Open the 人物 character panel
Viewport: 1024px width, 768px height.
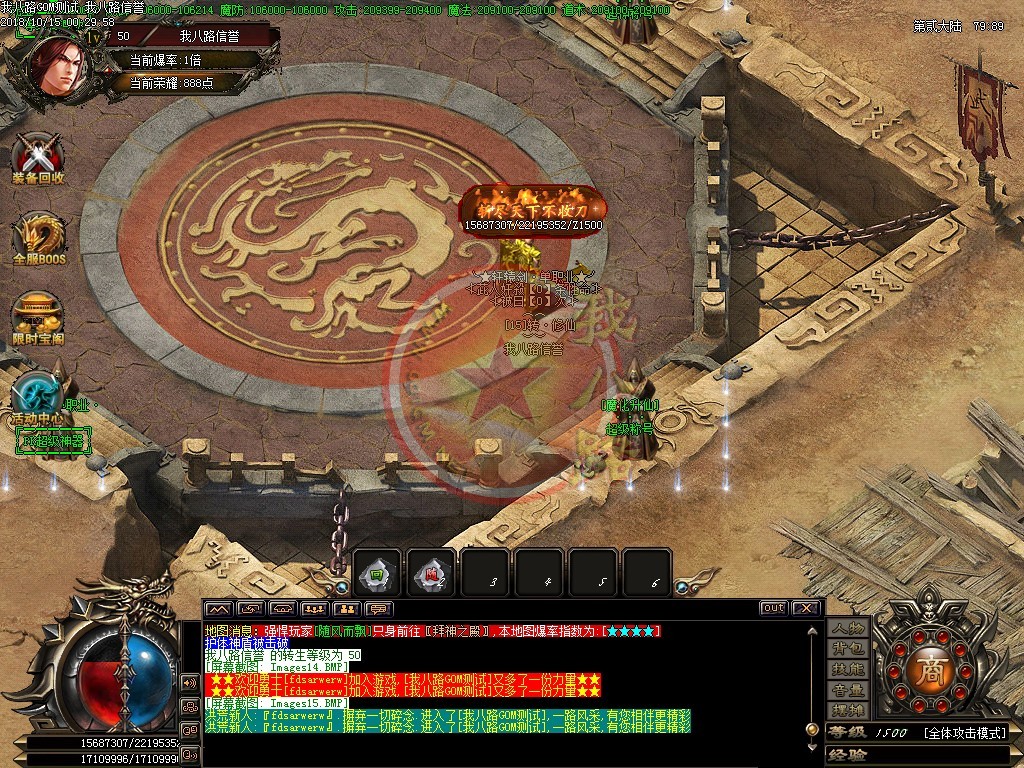click(x=847, y=628)
